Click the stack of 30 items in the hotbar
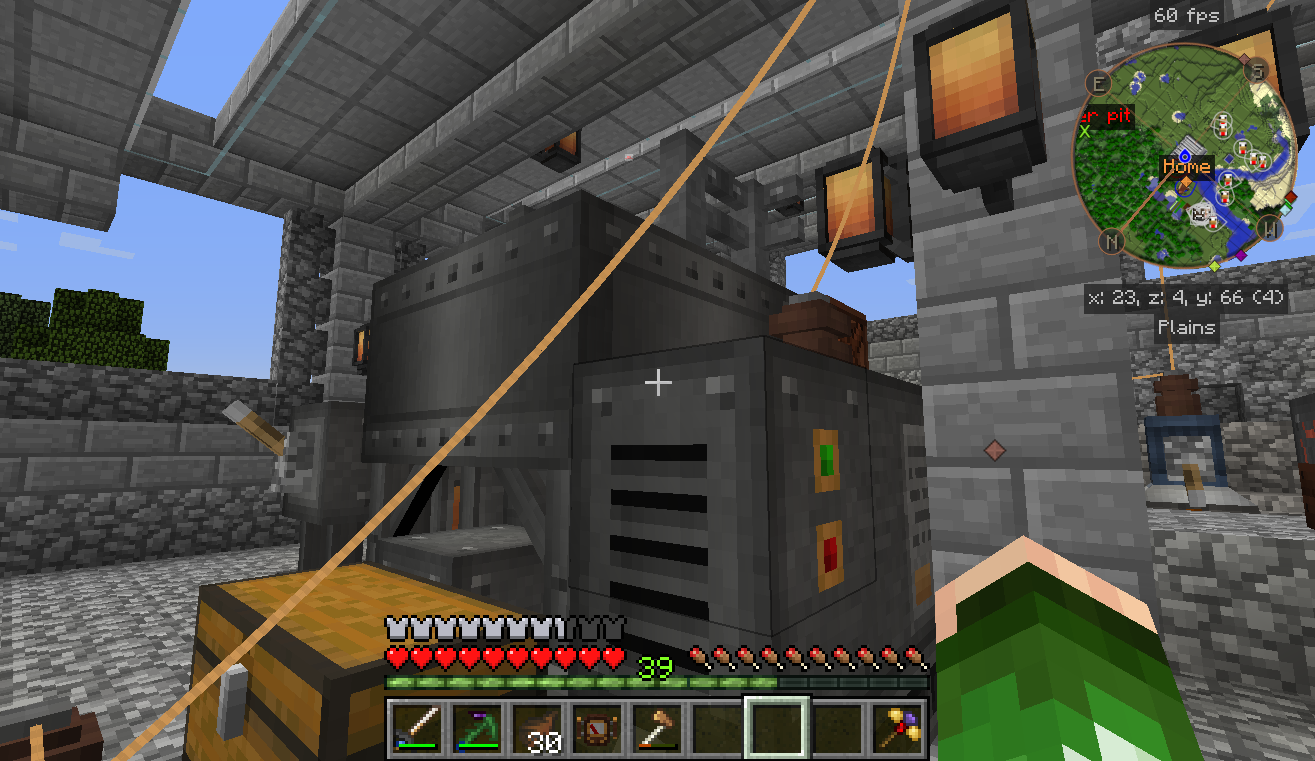 (x=536, y=726)
